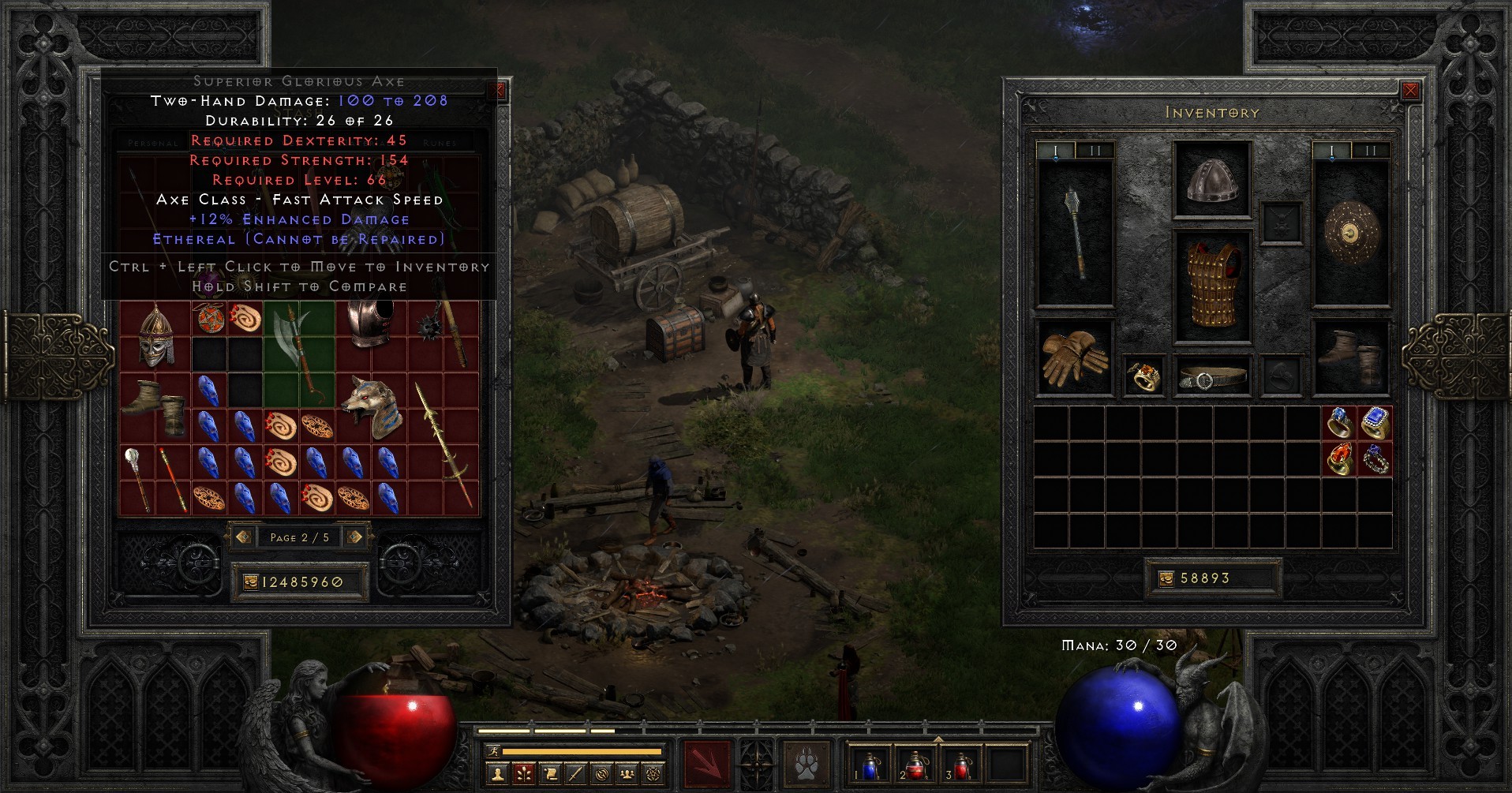This screenshot has width=1512, height=793.
Task: Switch to the Personal stash tab
Action: pyautogui.click(x=154, y=144)
